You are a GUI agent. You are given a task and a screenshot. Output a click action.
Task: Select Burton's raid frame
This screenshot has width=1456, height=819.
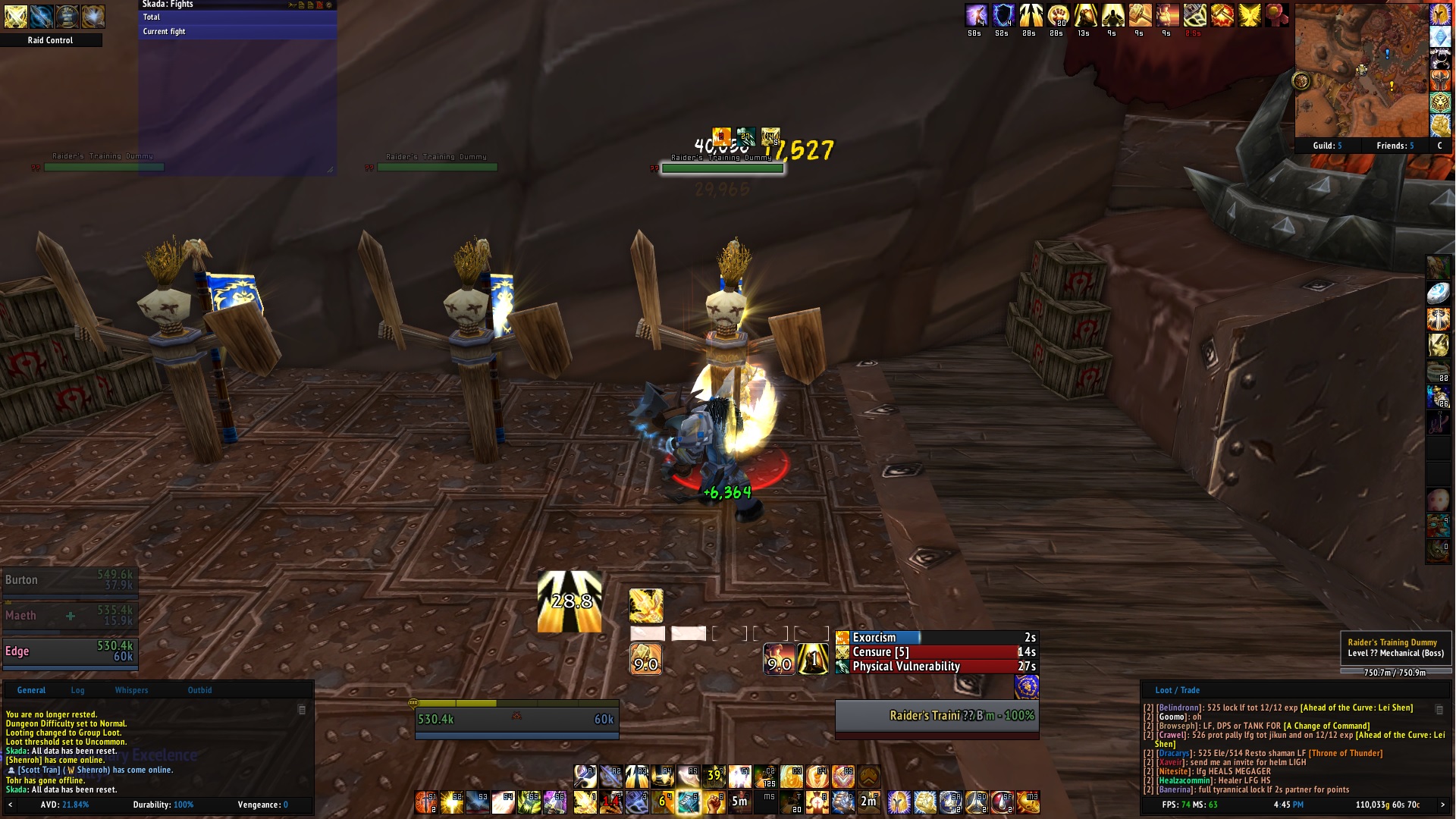click(x=69, y=580)
